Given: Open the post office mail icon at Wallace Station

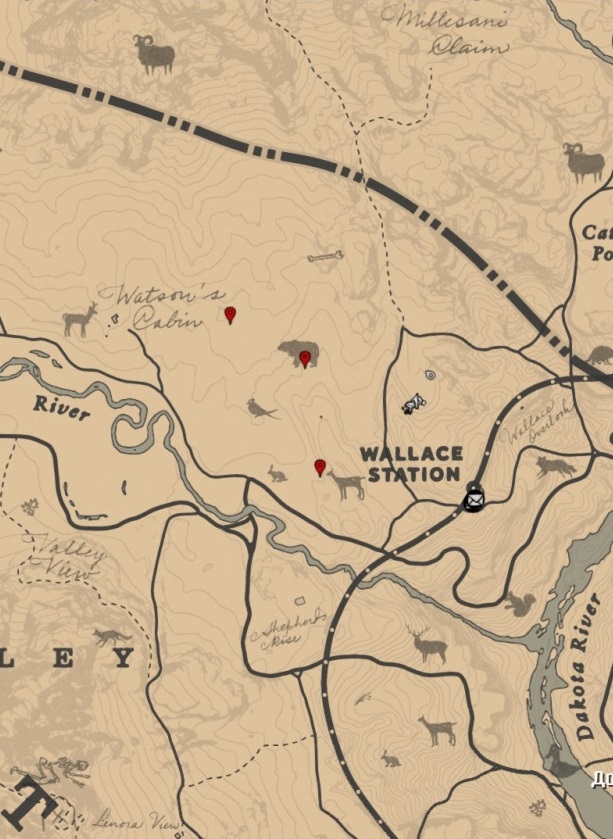Looking at the screenshot, I should pyautogui.click(x=473, y=497).
